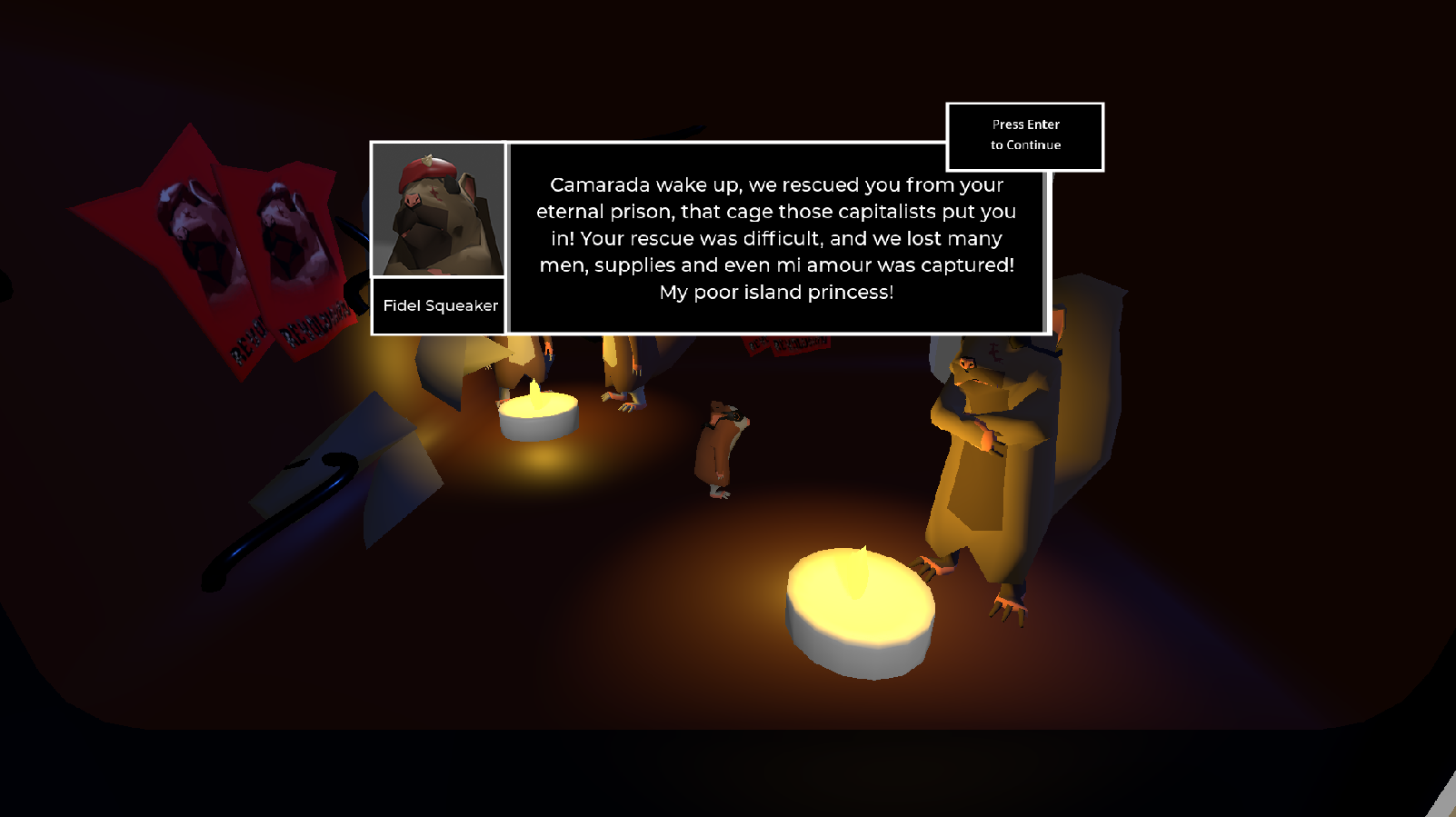This screenshot has height=817, width=1456.
Task: Click the Fidel Squeaker portrait image
Action: pos(439,209)
